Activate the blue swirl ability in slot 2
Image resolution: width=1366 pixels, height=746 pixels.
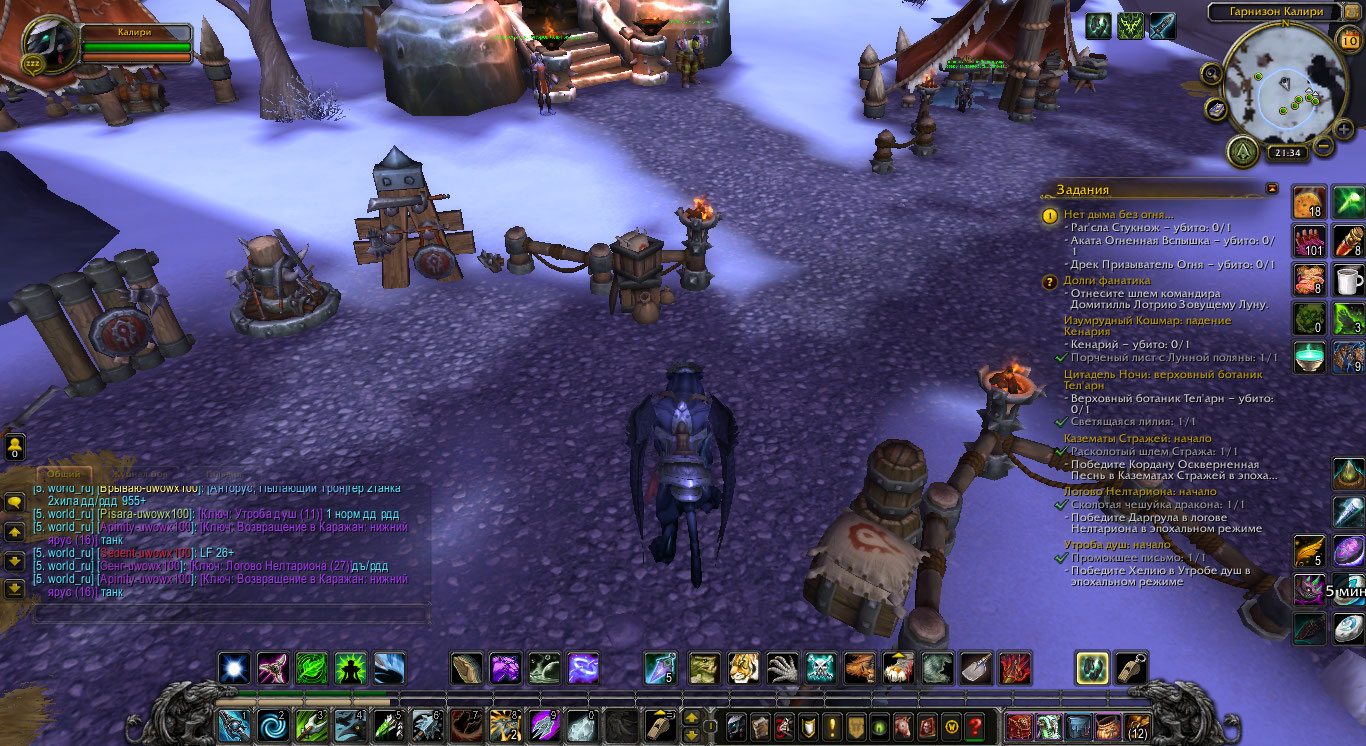pos(272,726)
